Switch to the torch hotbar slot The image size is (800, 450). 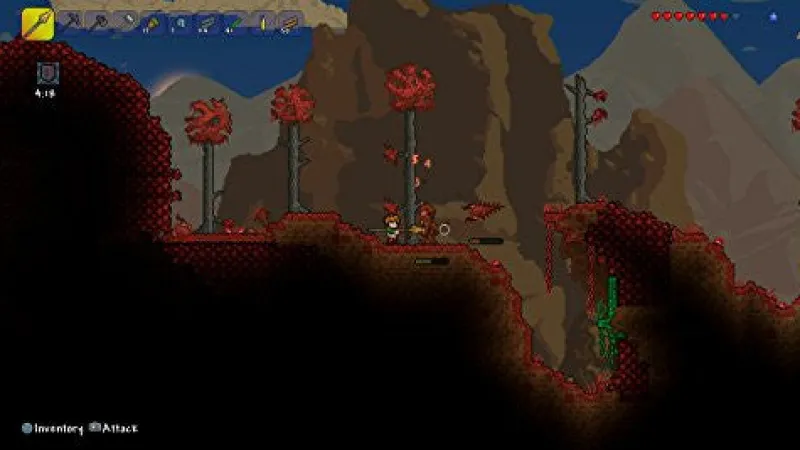click(x=153, y=21)
